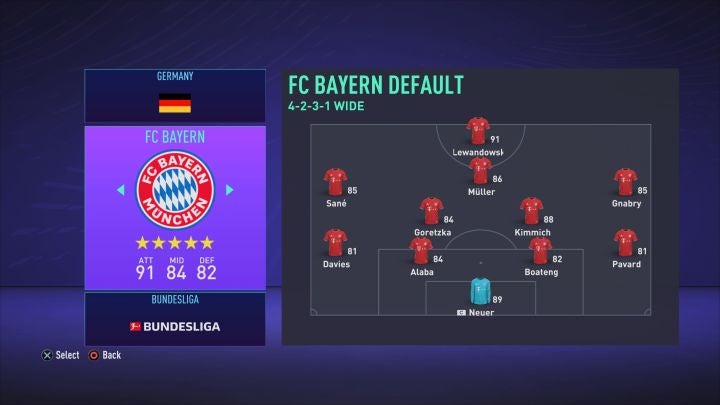Pick Kimmich's player shirt
Viewport: 720px width, 405px height.
(x=531, y=212)
